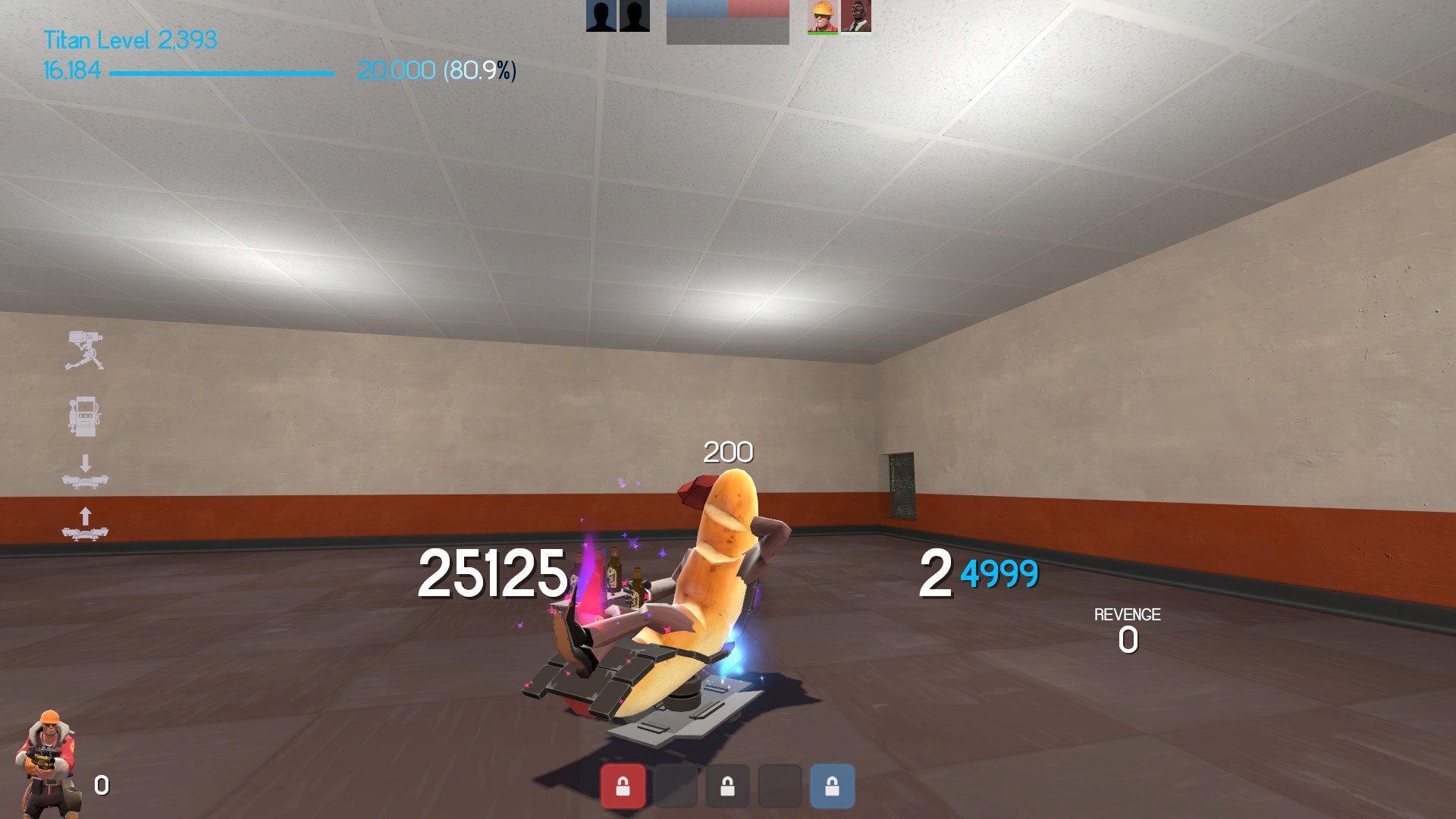Select the sentry gun building icon
This screenshot has height=819, width=1456.
pos(84,351)
